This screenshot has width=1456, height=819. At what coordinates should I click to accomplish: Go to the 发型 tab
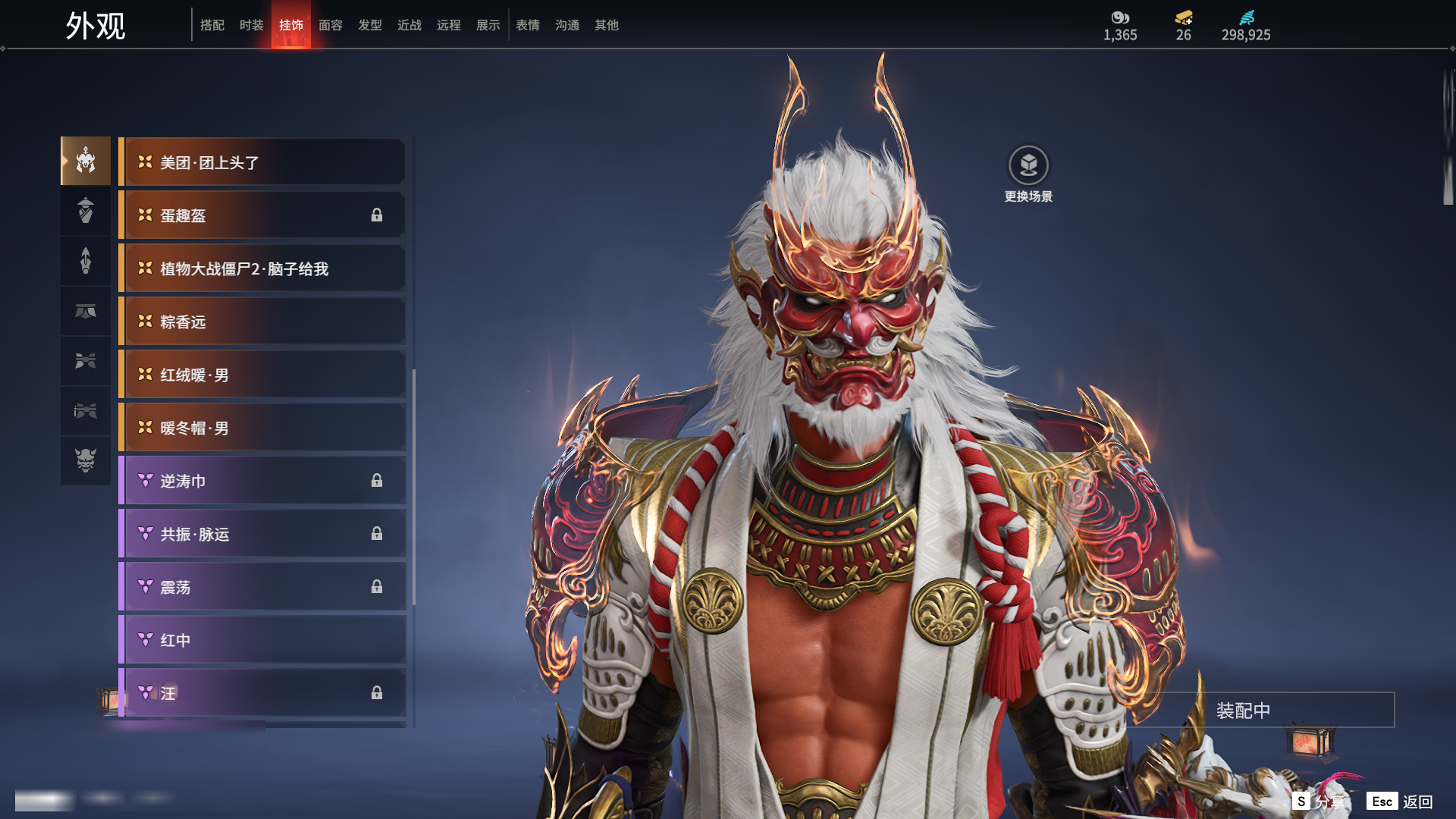pos(369,25)
